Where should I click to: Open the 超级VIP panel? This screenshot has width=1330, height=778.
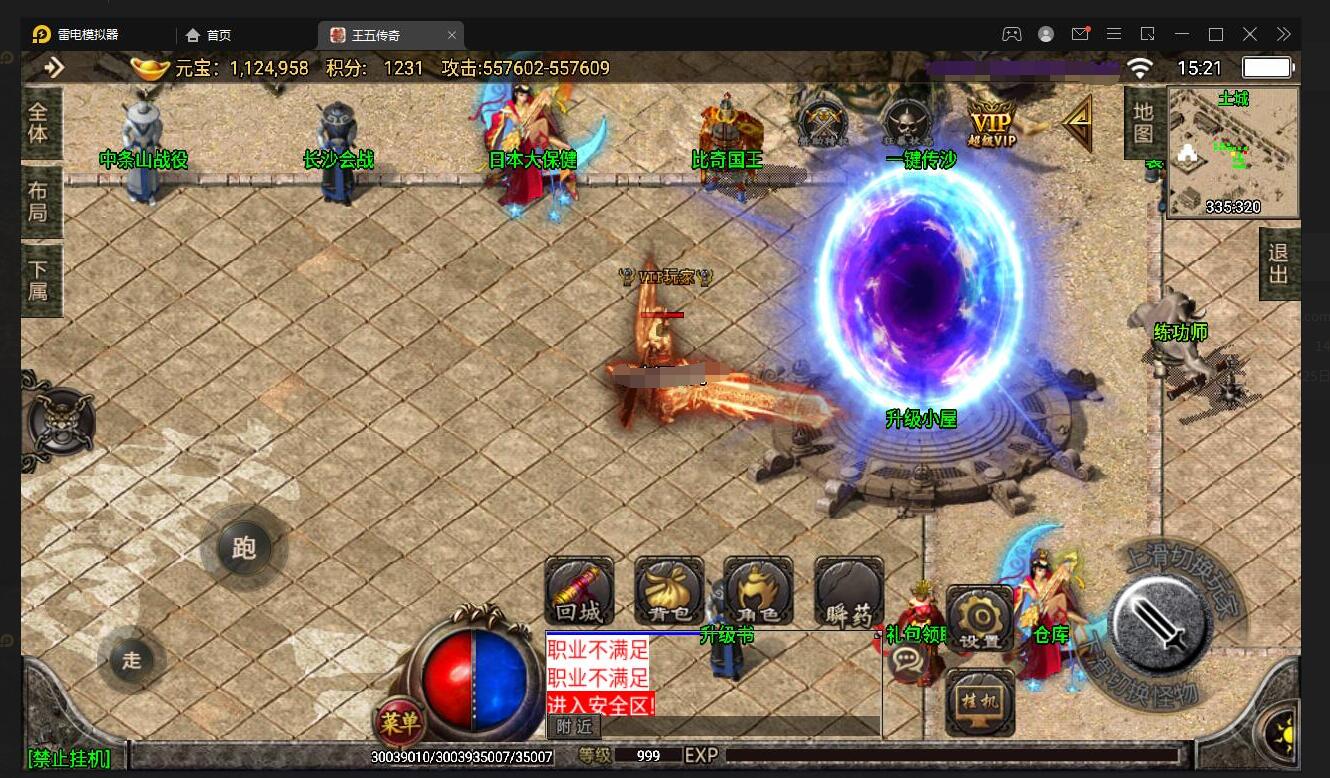992,124
